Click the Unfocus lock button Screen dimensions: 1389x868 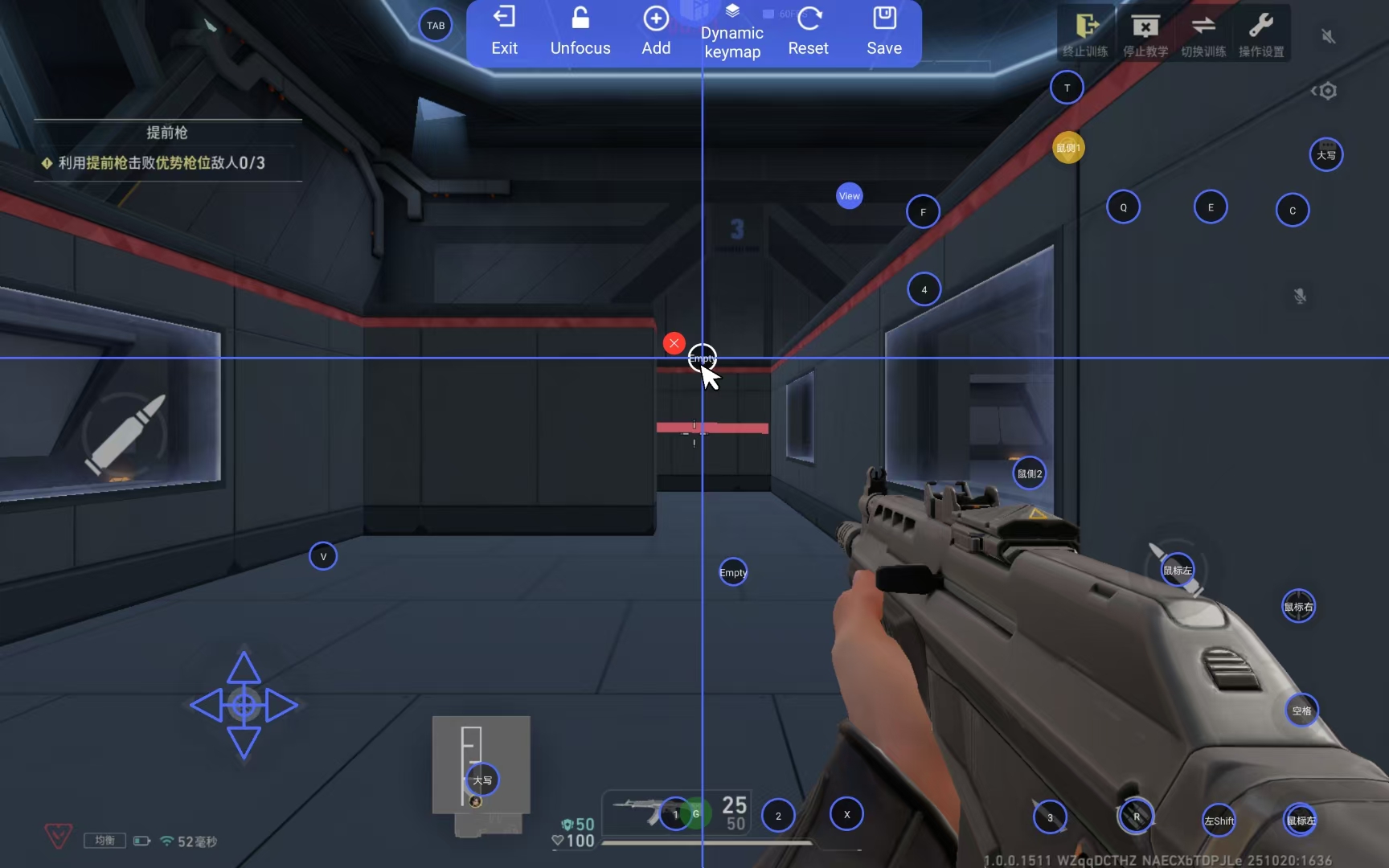click(x=580, y=31)
